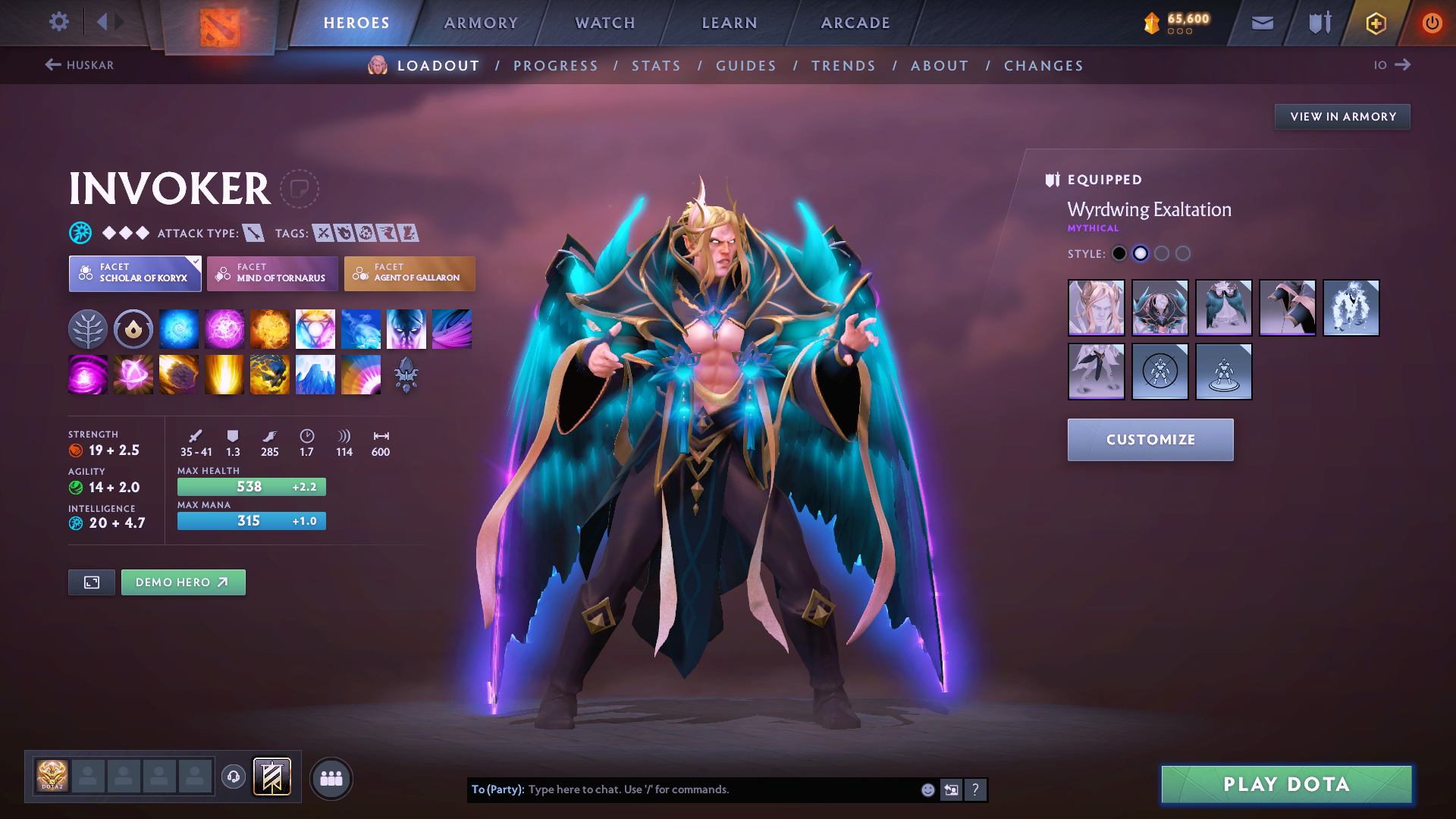Go back to Huskar

[x=80, y=65]
